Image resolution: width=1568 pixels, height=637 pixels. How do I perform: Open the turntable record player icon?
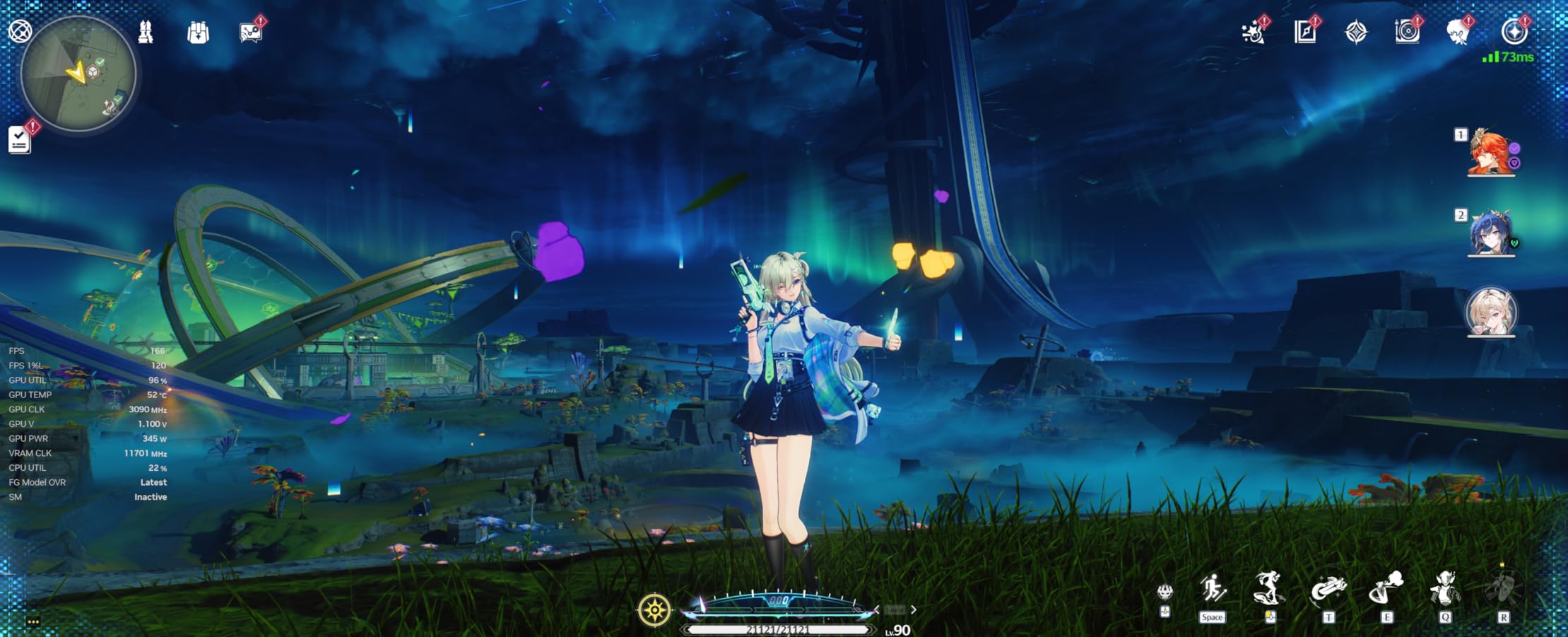click(1407, 33)
